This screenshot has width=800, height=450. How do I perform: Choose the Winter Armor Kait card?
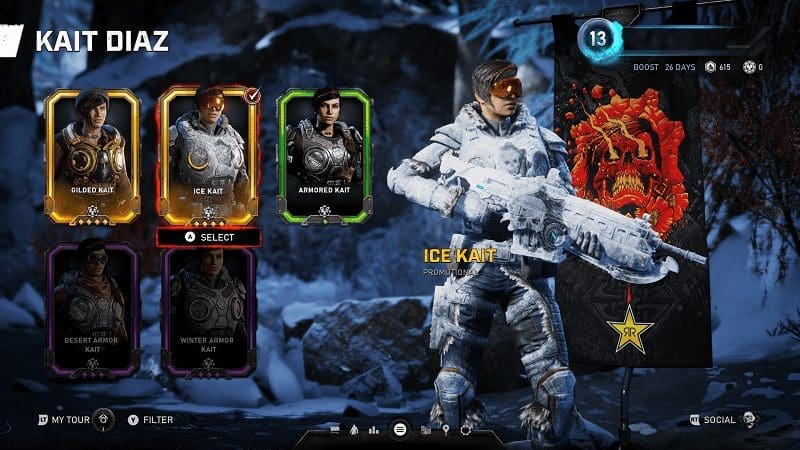(208, 312)
